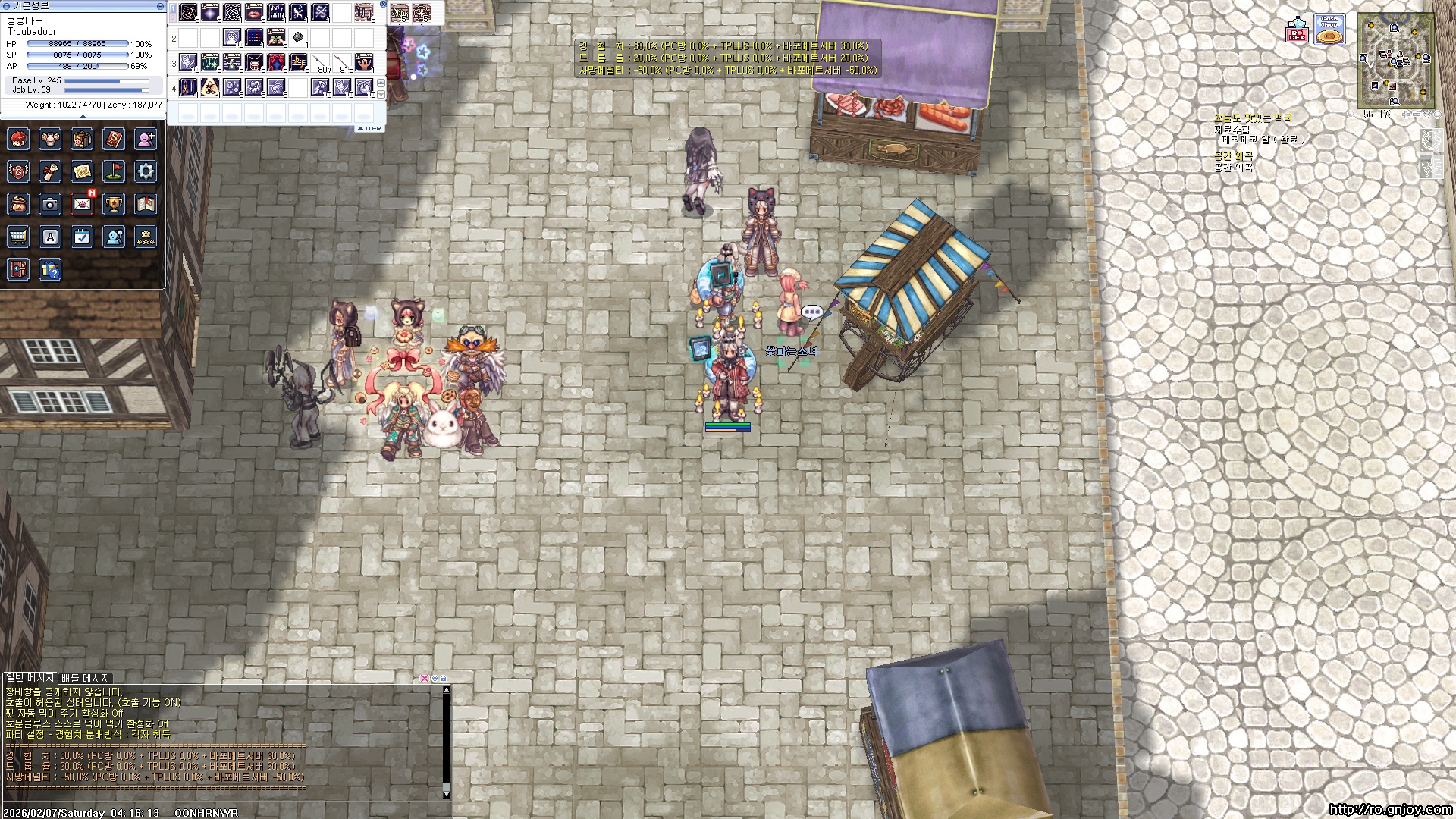
Task: Select the 일반 메시지 chat tab
Action: pyautogui.click(x=30, y=677)
